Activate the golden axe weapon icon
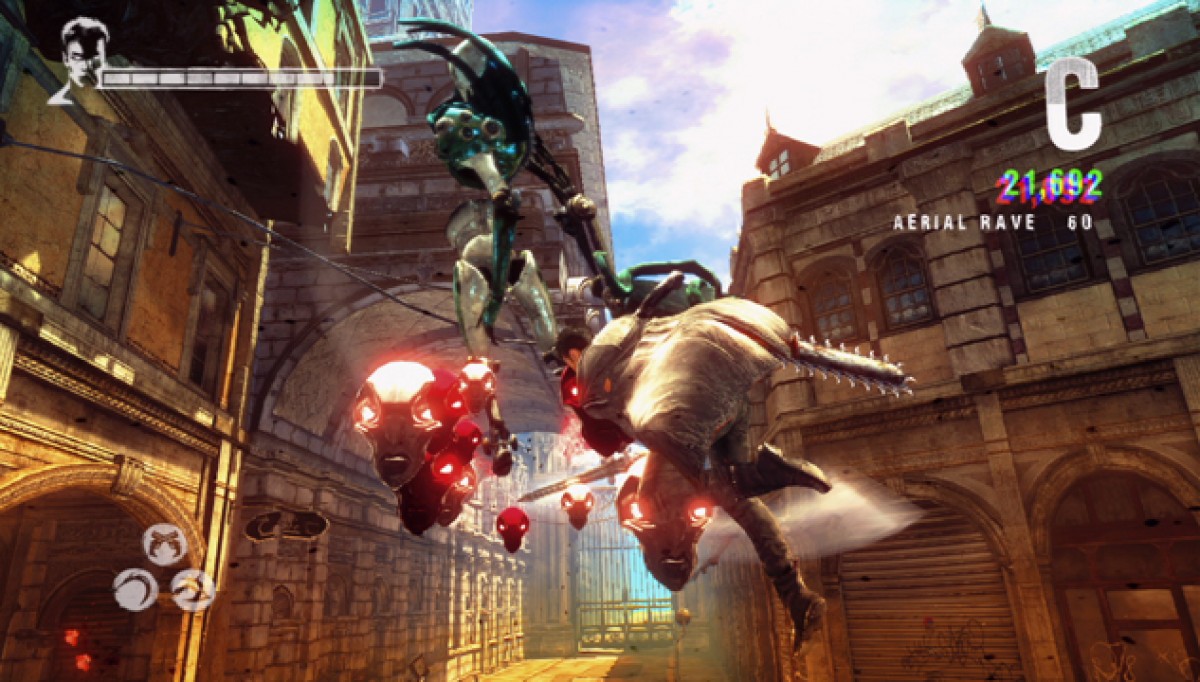The height and width of the screenshot is (682, 1200). coord(192,589)
